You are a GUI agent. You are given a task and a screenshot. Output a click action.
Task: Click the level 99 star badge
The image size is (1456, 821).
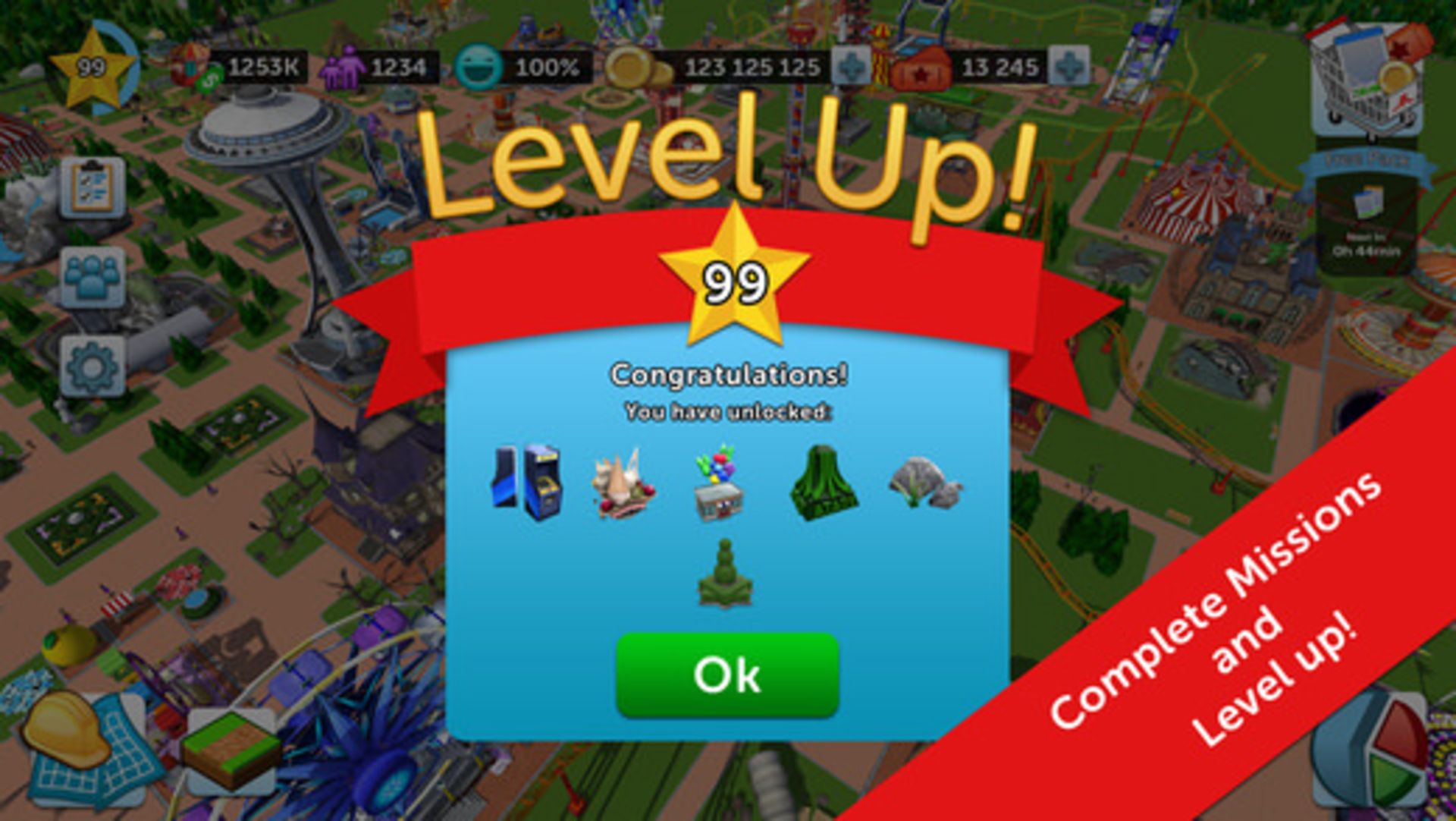pyautogui.click(x=91, y=67)
